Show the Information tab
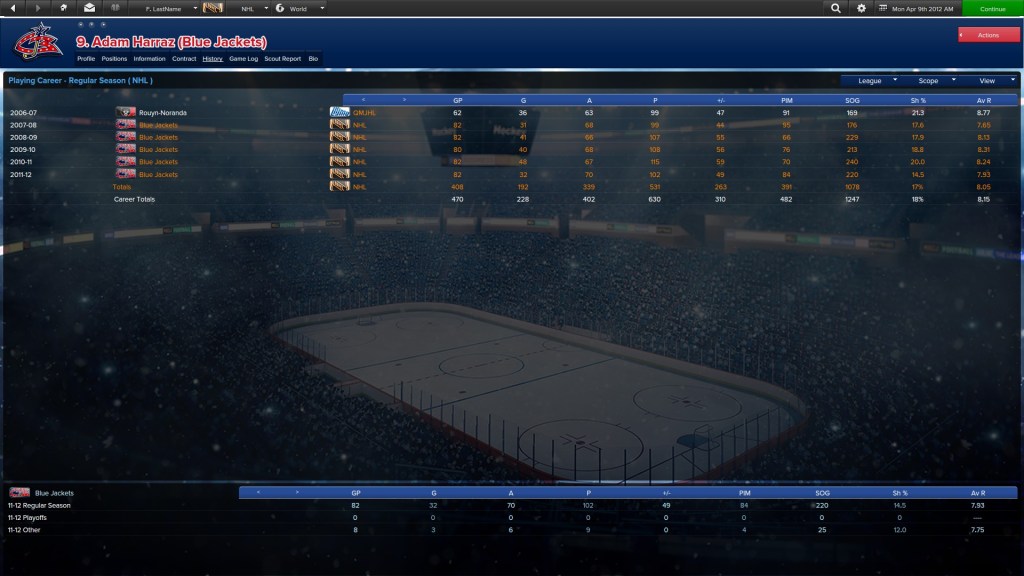 point(149,59)
